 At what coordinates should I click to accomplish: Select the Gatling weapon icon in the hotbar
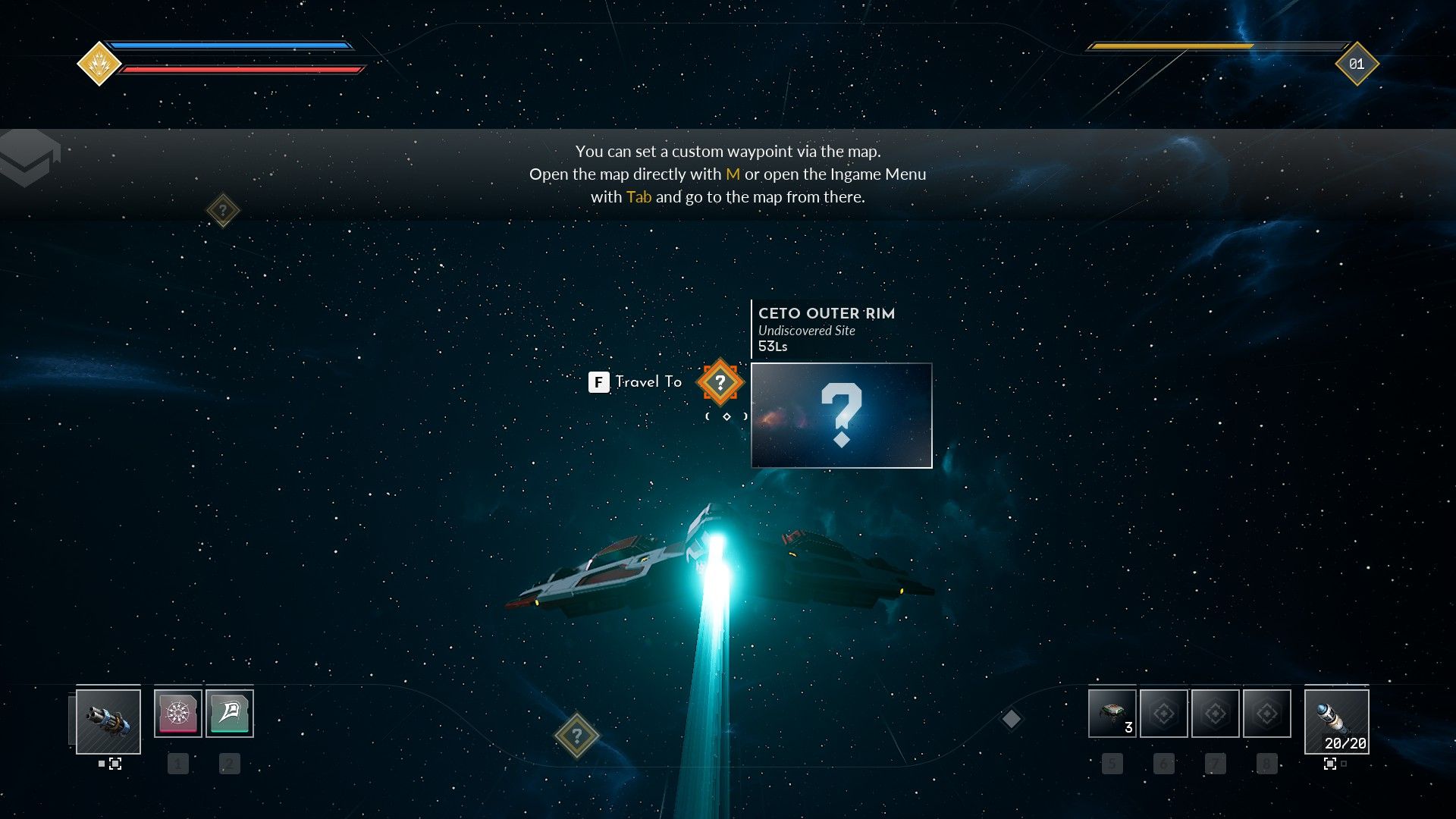tap(108, 723)
